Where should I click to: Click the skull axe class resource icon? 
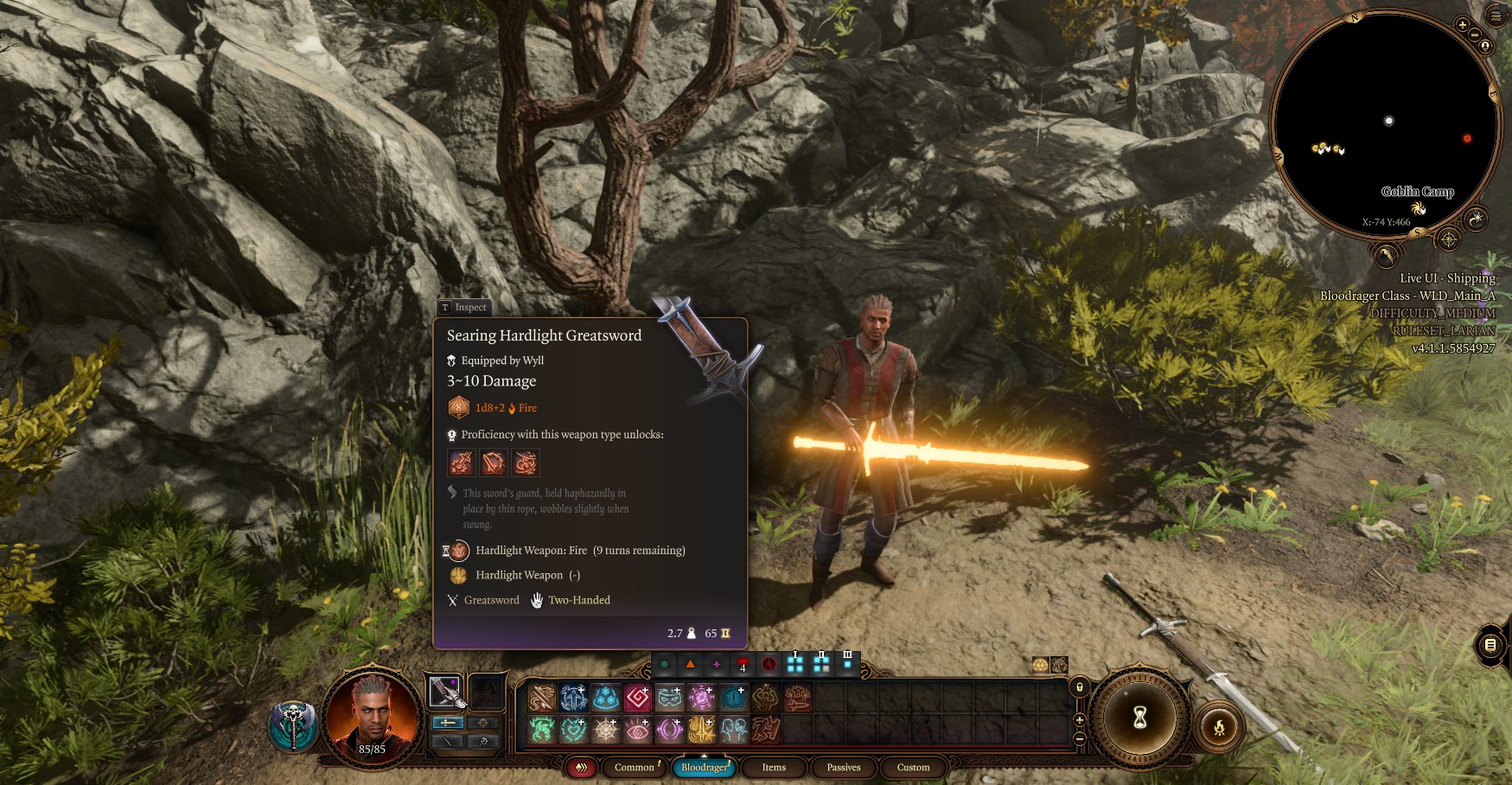(294, 725)
